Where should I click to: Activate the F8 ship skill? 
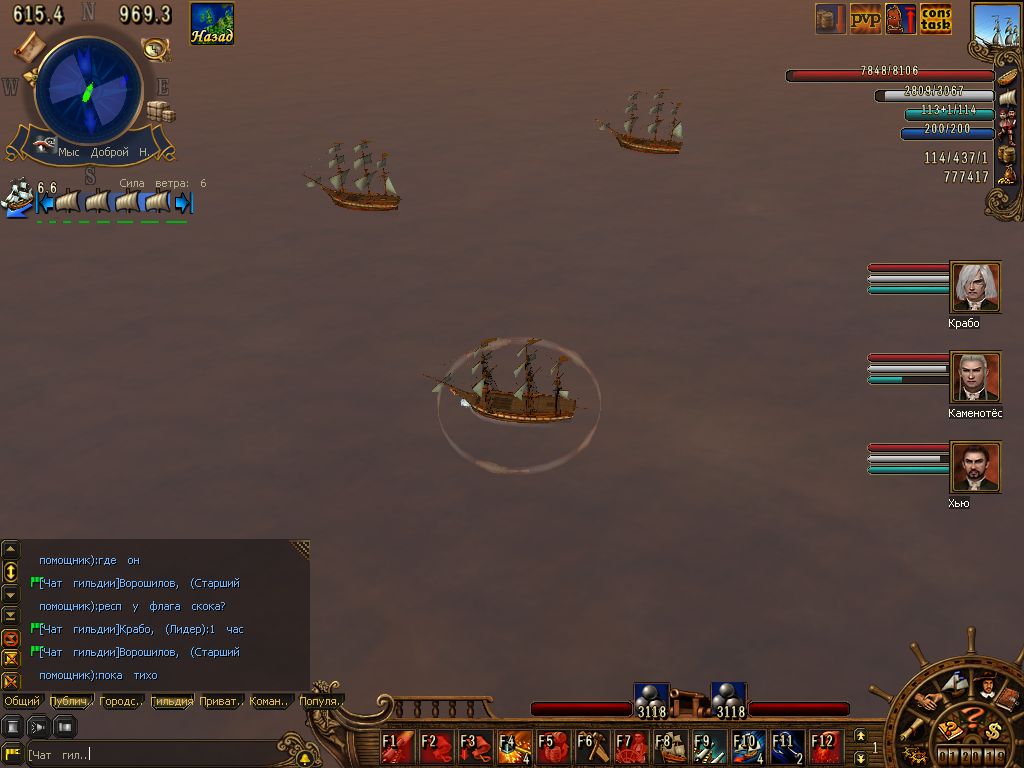coord(670,747)
